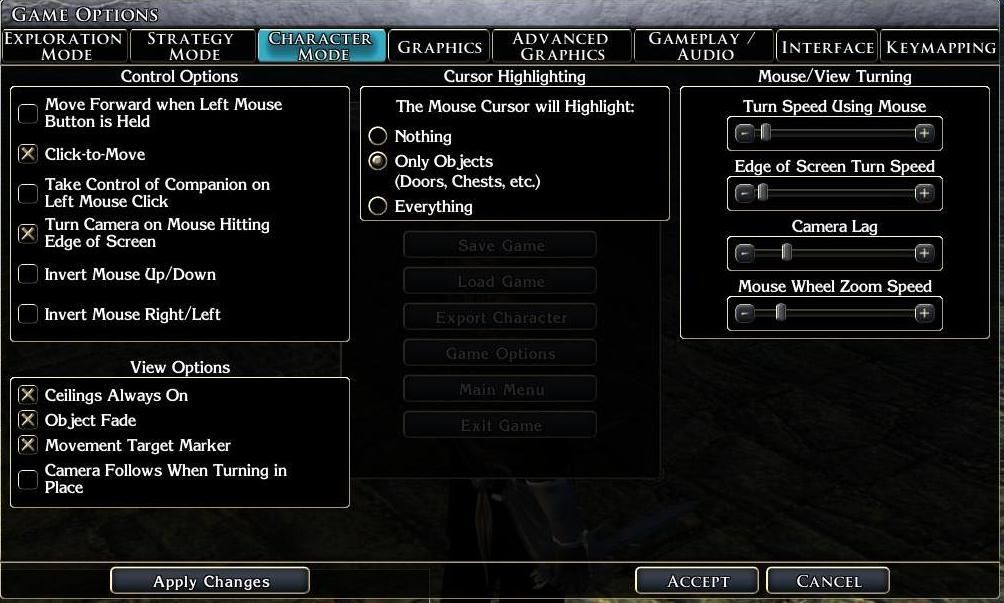Click Apply Changes button
Screen dimensions: 1004x603
(210, 581)
